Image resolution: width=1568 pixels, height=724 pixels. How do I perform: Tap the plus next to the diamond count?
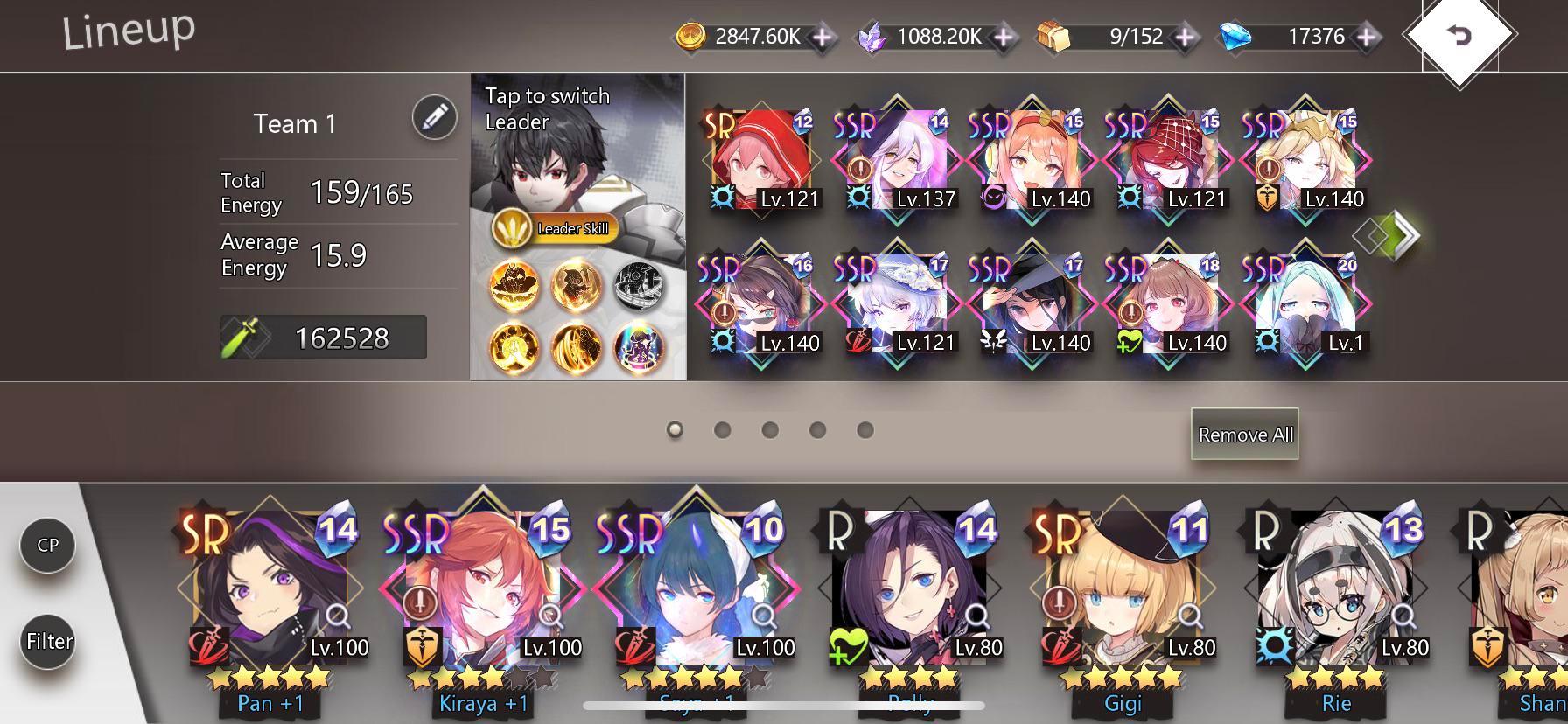point(1365,38)
